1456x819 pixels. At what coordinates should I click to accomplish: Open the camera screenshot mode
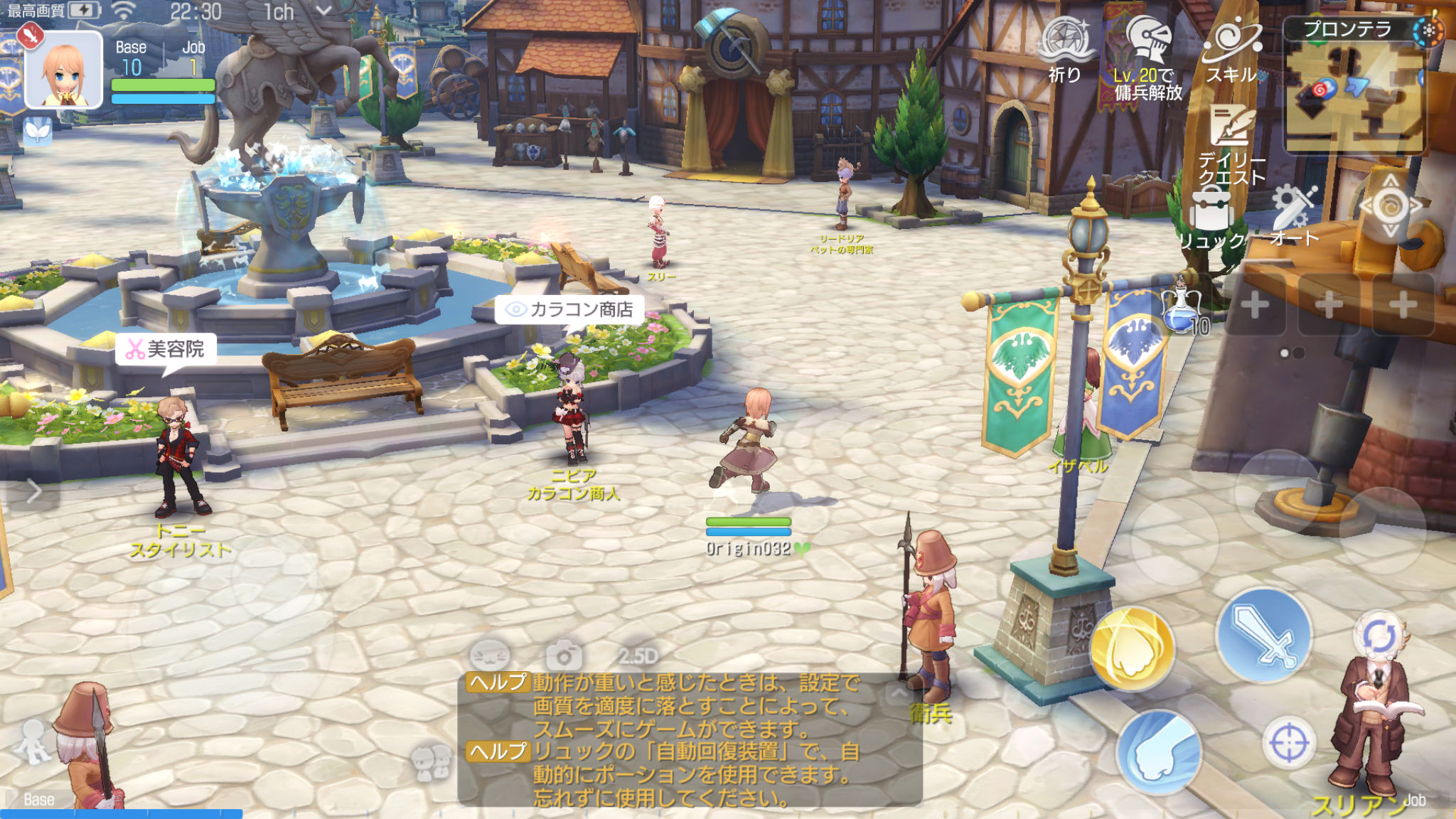tap(563, 655)
